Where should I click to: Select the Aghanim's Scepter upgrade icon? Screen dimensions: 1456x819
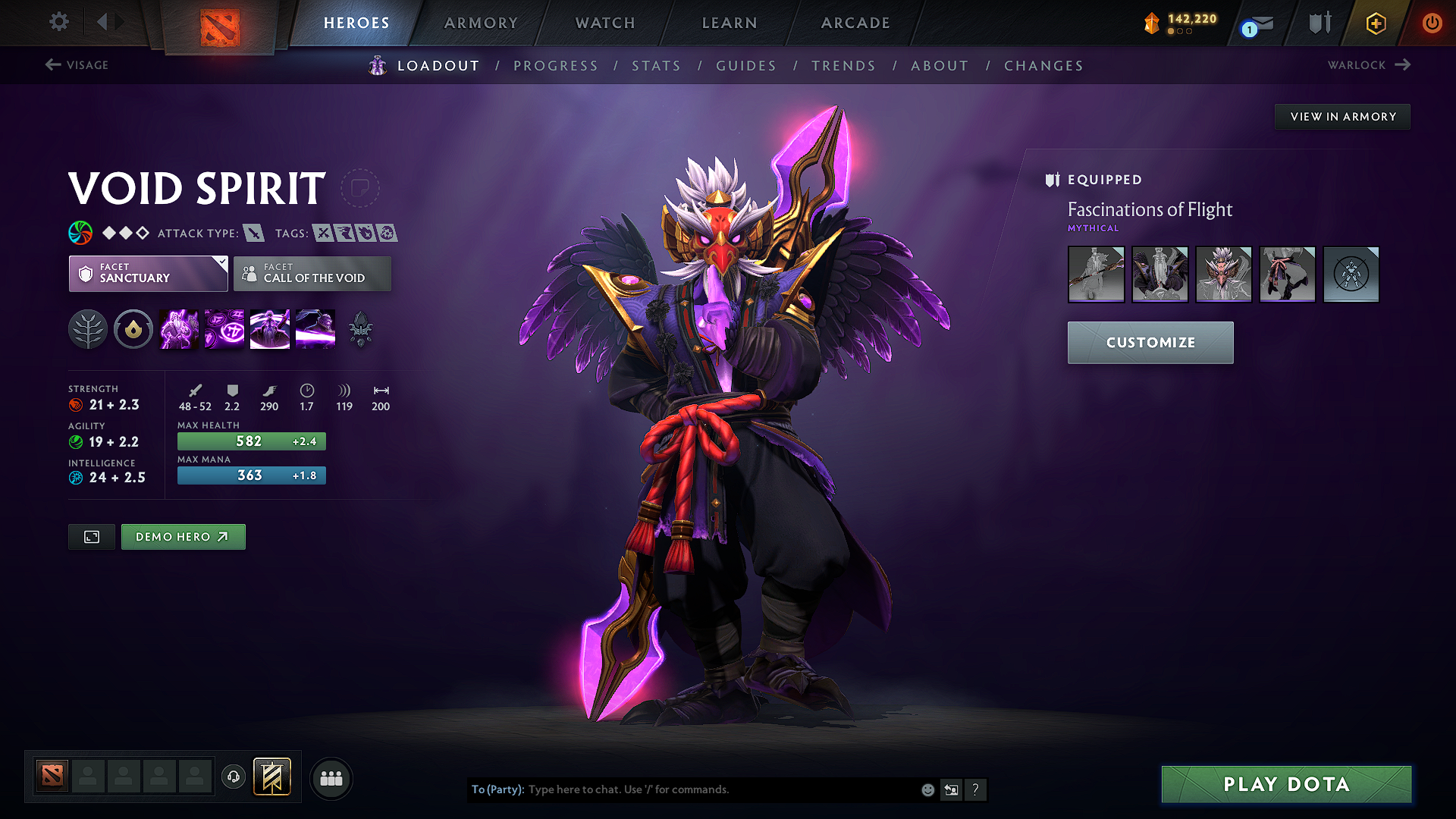tap(360, 329)
